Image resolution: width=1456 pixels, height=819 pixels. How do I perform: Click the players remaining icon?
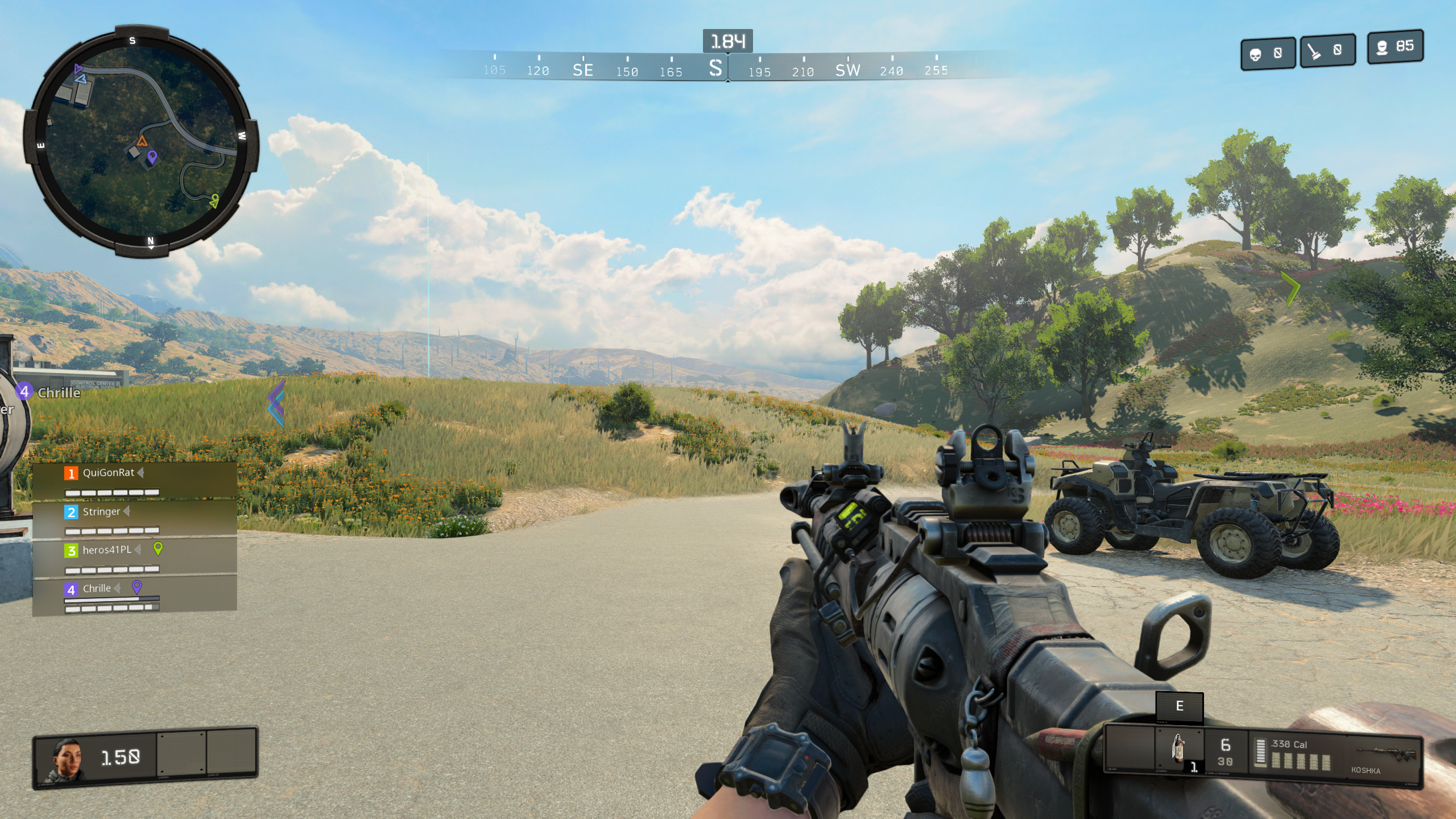point(1381,47)
